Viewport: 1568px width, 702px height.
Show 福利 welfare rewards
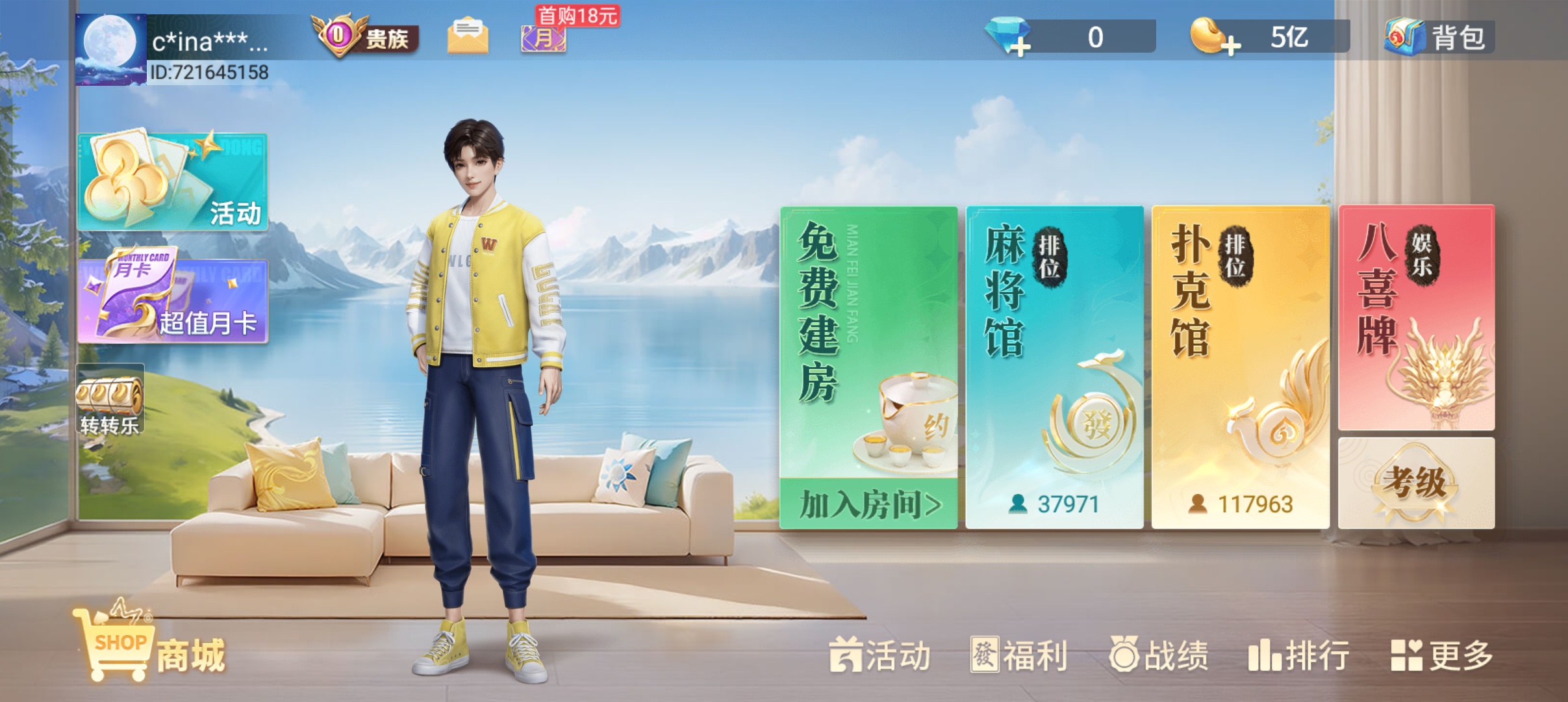pyautogui.click(x=1018, y=655)
